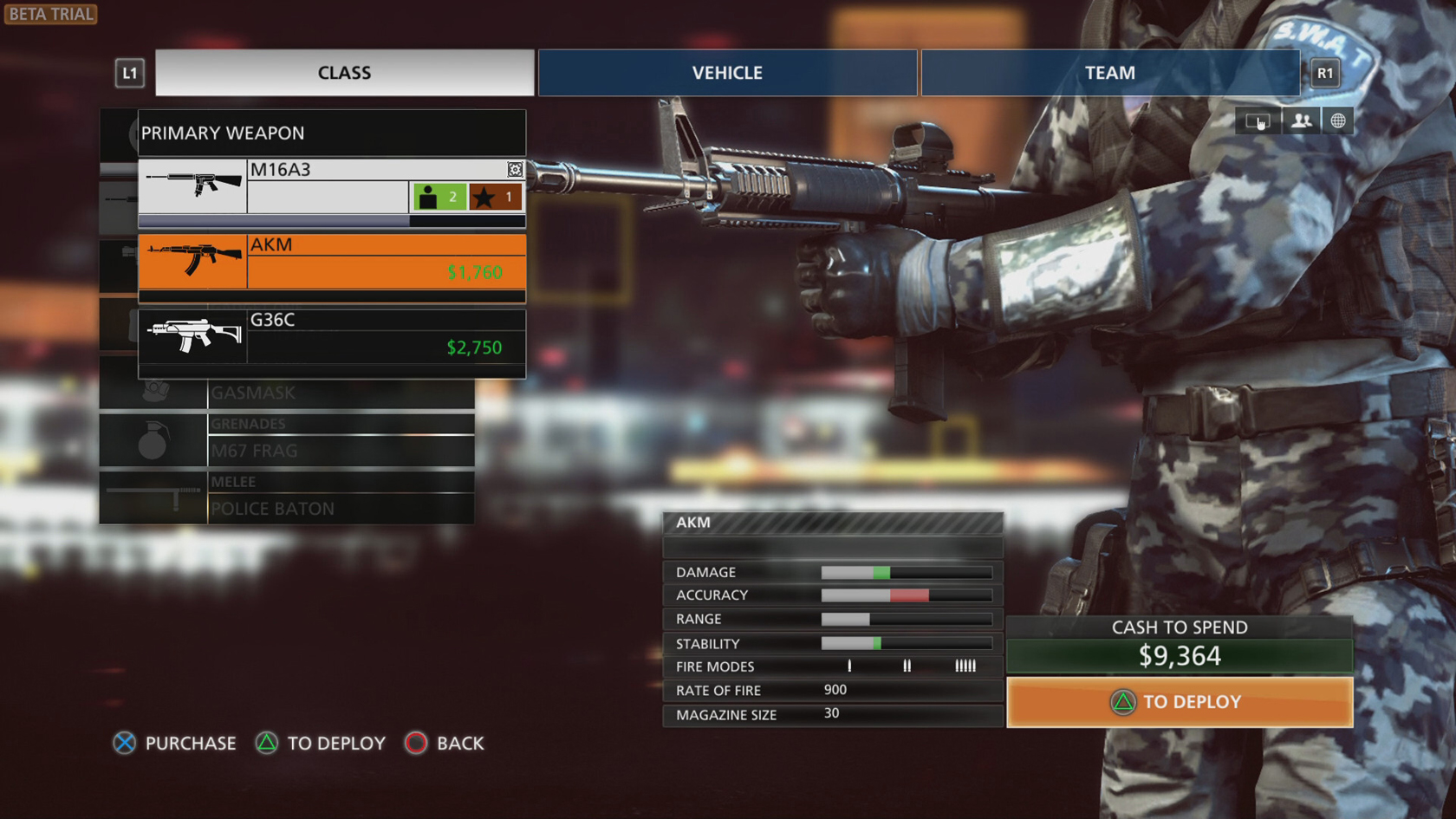This screenshot has height=819, width=1456.
Task: Choose the M16A3 primary weapon
Action: tap(331, 185)
